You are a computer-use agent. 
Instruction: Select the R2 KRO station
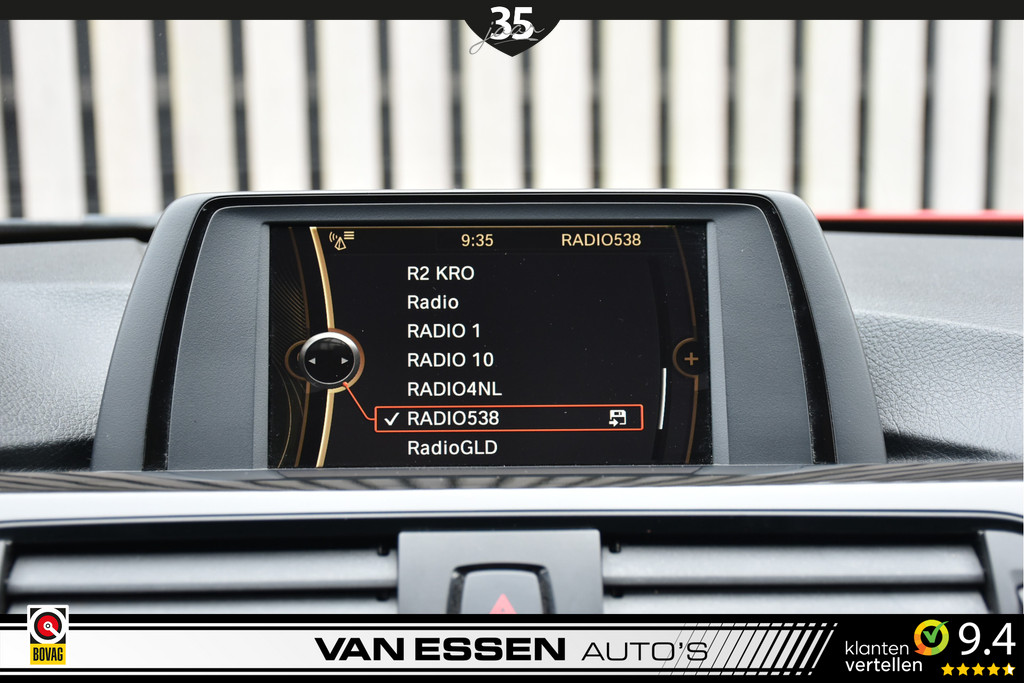[x=440, y=273]
